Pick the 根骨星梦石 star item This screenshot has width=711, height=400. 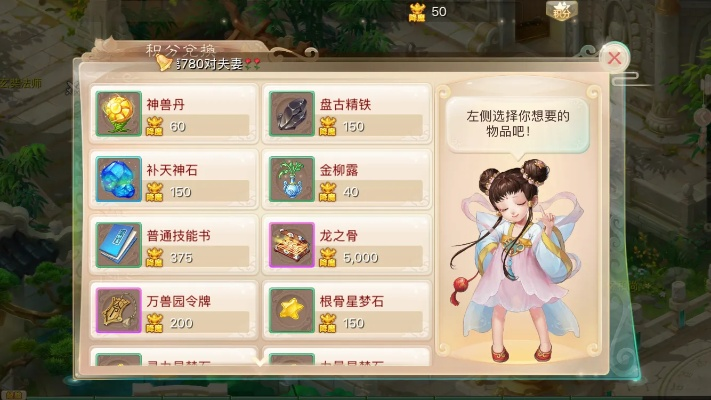click(x=345, y=311)
